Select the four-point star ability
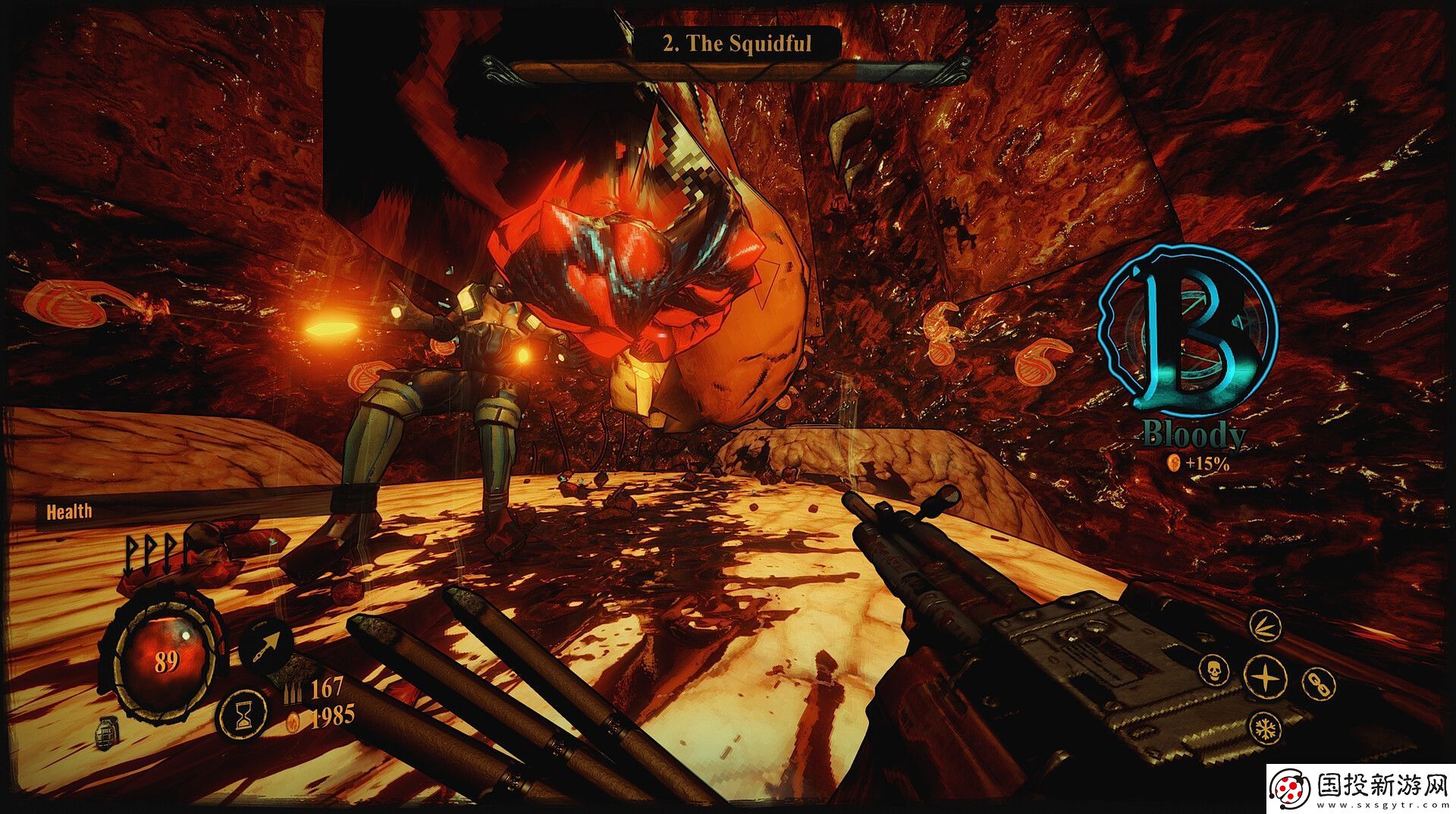The image size is (1456, 814). tap(1266, 677)
